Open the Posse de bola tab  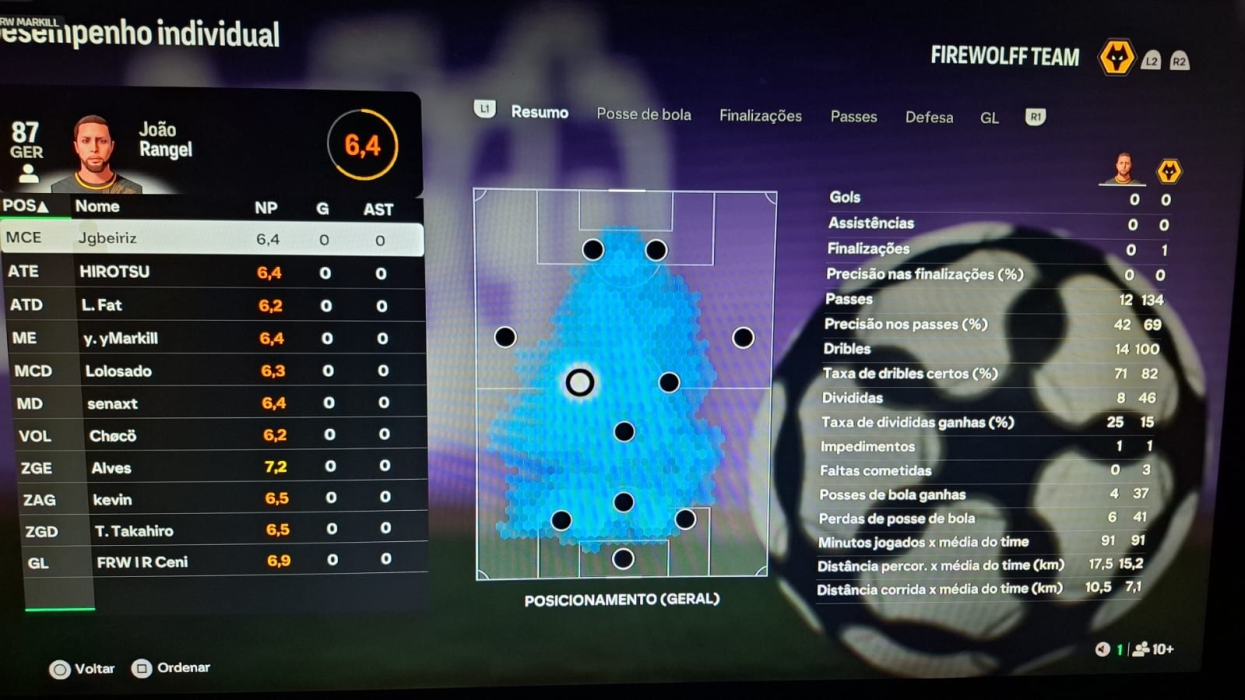pyautogui.click(x=643, y=115)
